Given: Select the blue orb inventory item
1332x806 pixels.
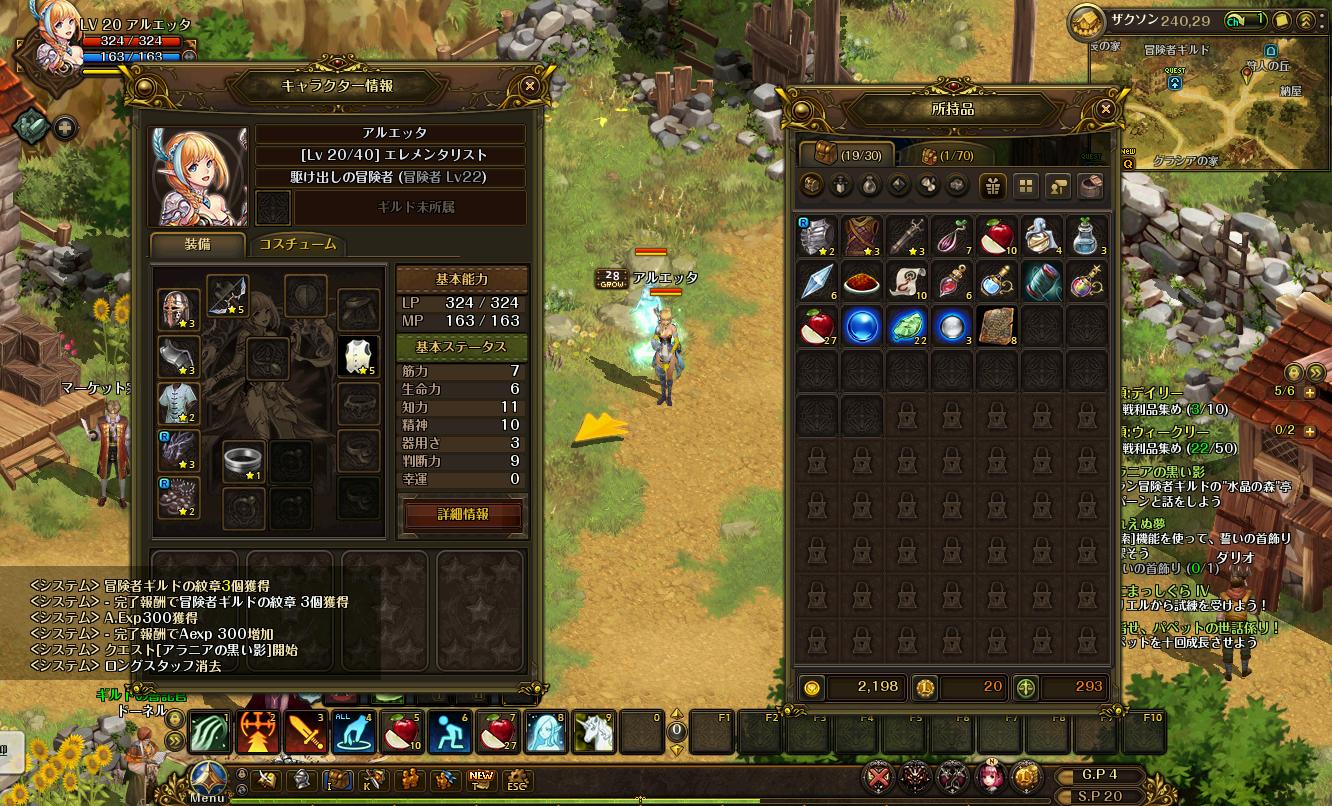Looking at the screenshot, I should tap(861, 326).
